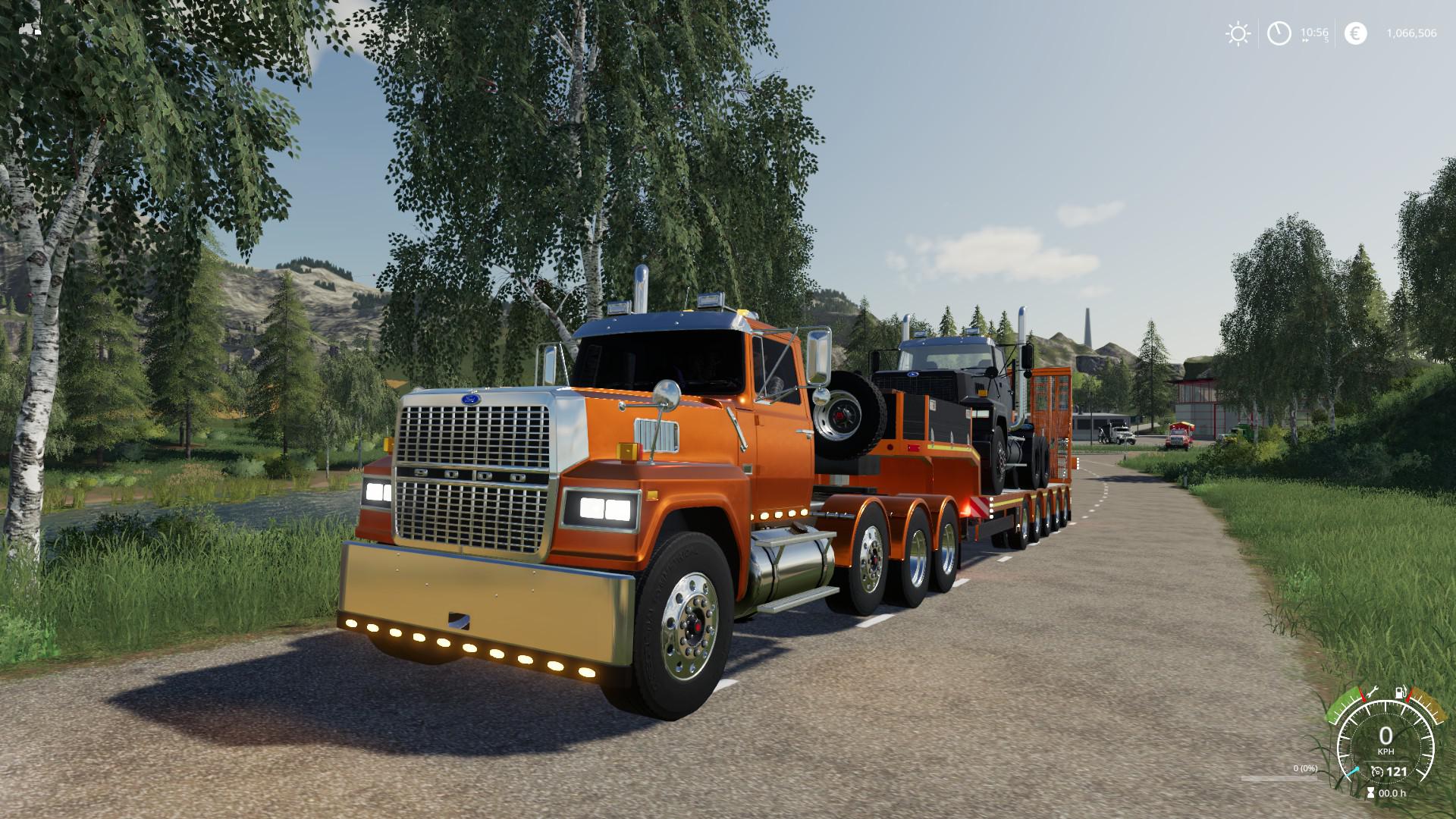Click the sun weather icon

pyautogui.click(x=1238, y=33)
